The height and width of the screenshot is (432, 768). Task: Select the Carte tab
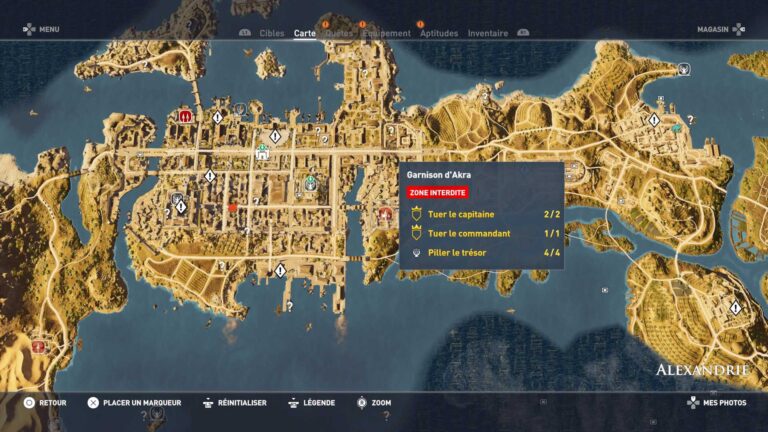[304, 33]
